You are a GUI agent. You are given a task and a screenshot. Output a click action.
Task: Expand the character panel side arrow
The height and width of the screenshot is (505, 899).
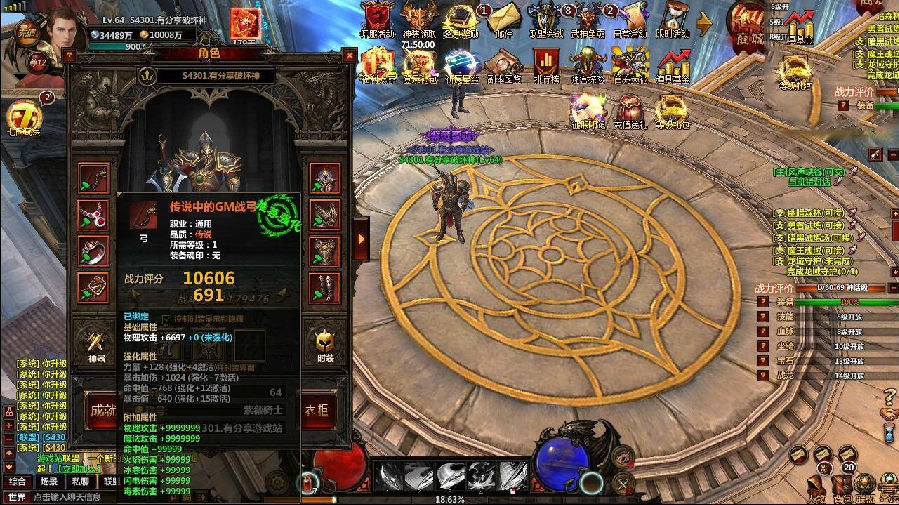pos(361,238)
